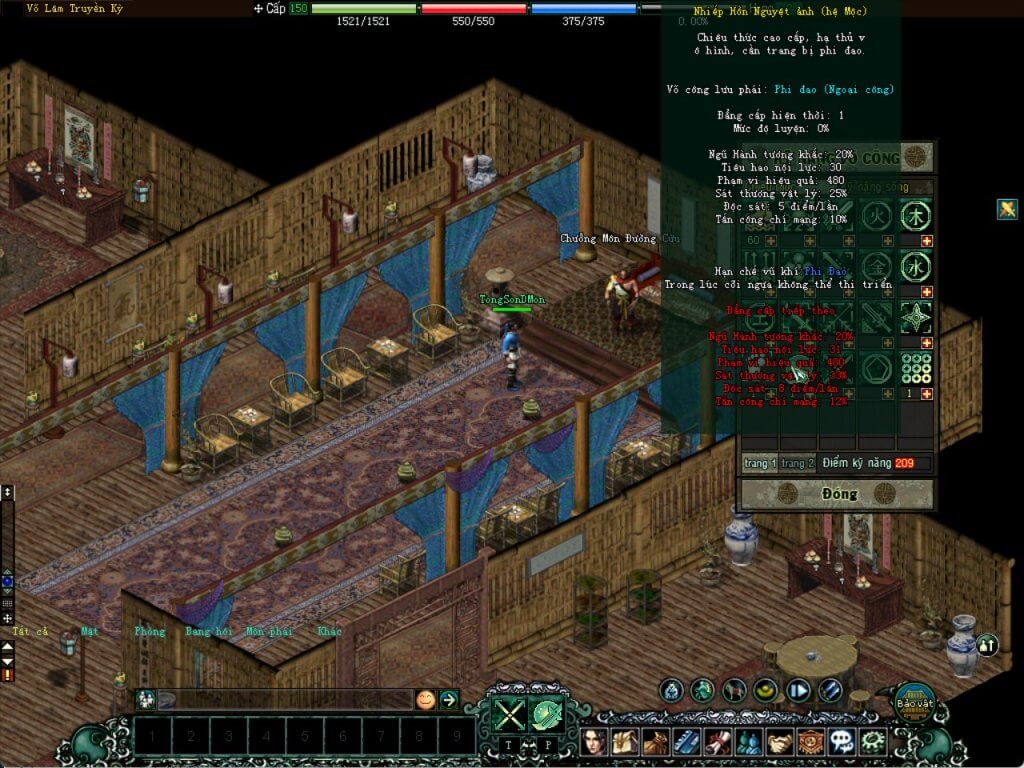Select the Mộc (木) element skill icon
The image size is (1024, 768).
[x=914, y=215]
